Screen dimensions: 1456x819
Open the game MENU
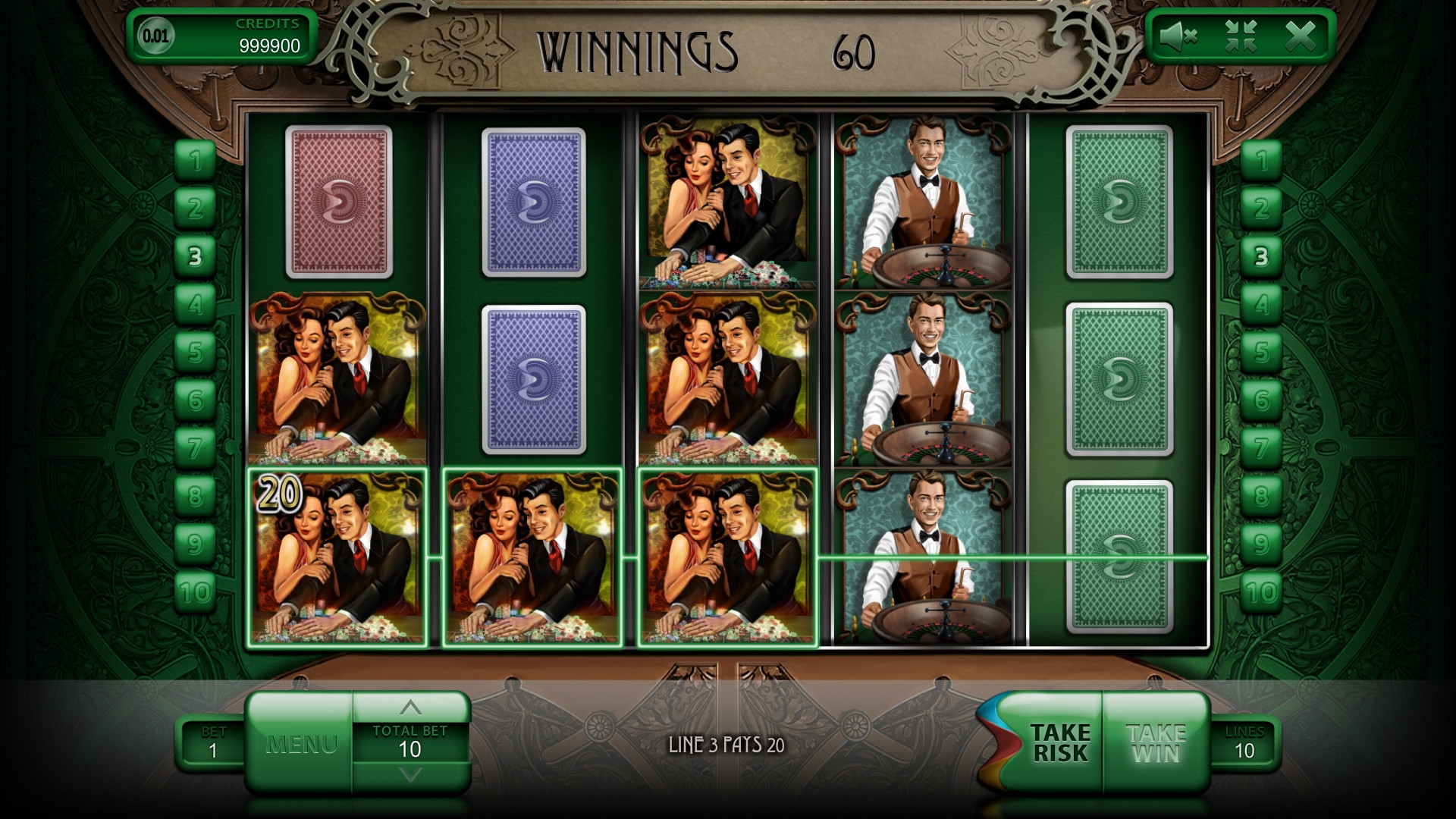tap(301, 744)
